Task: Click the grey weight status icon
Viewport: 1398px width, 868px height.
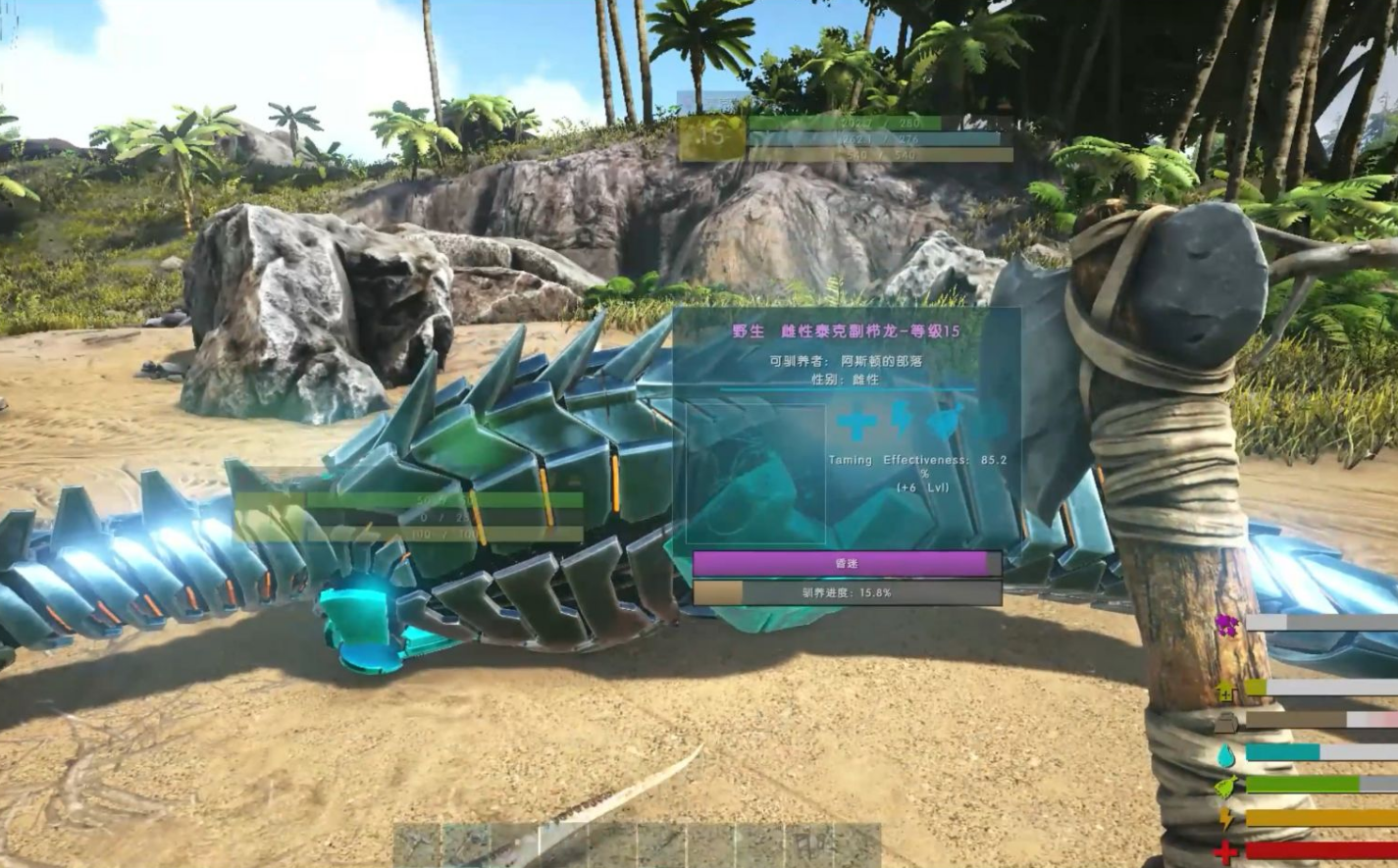Action: click(x=1226, y=723)
